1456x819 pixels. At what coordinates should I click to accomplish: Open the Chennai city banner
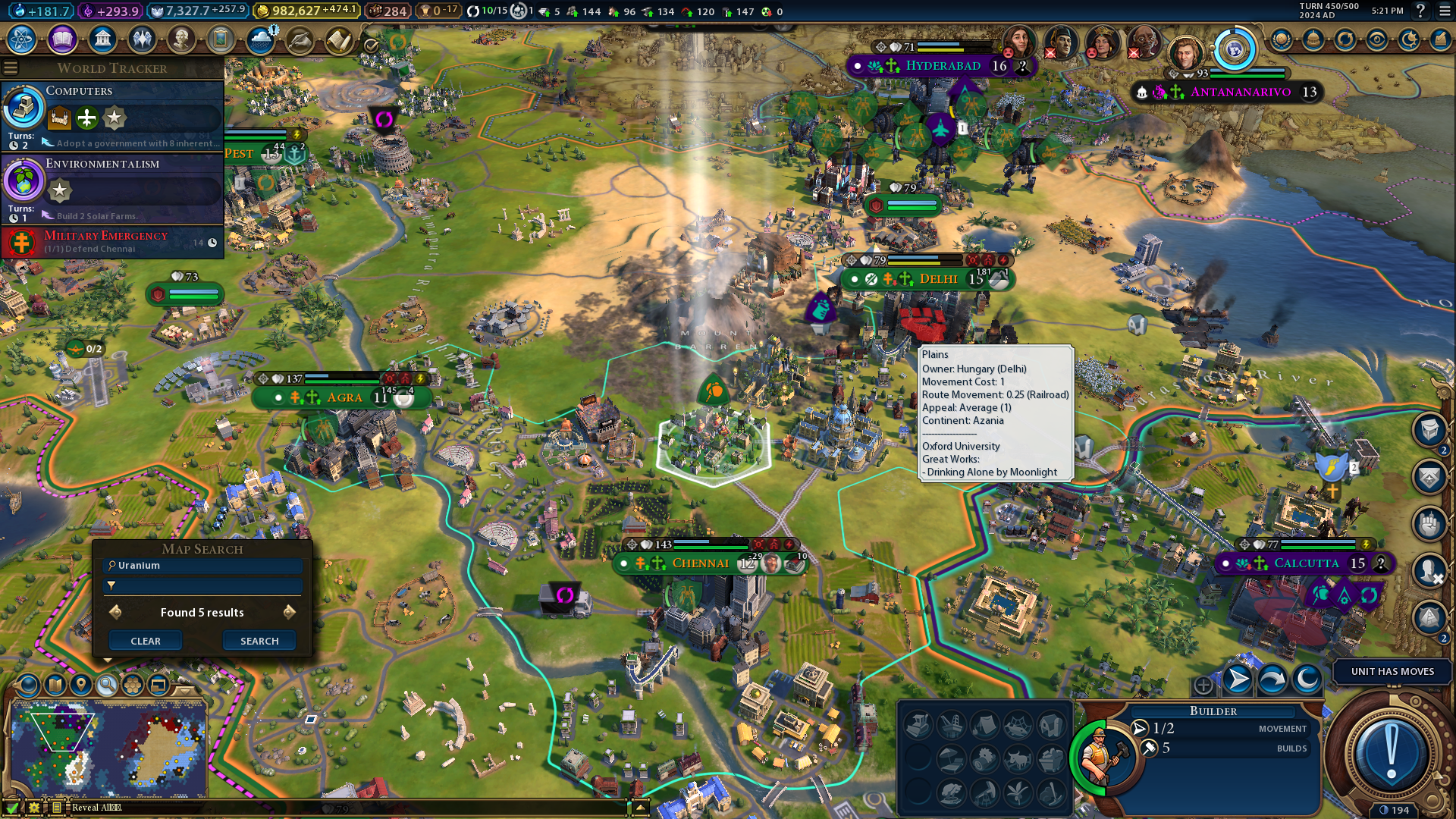699,563
